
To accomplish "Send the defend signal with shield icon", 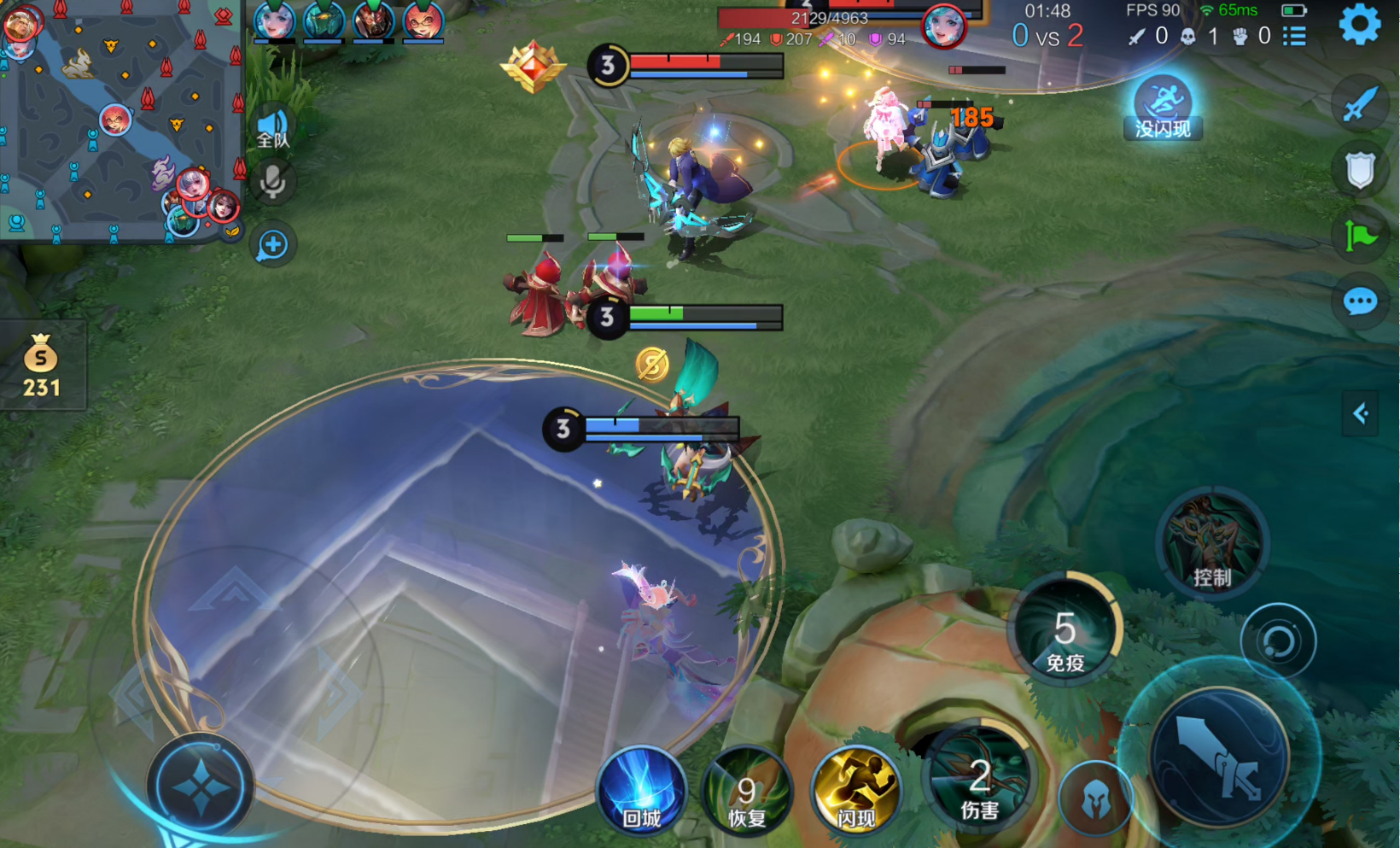I will tap(1360, 170).
